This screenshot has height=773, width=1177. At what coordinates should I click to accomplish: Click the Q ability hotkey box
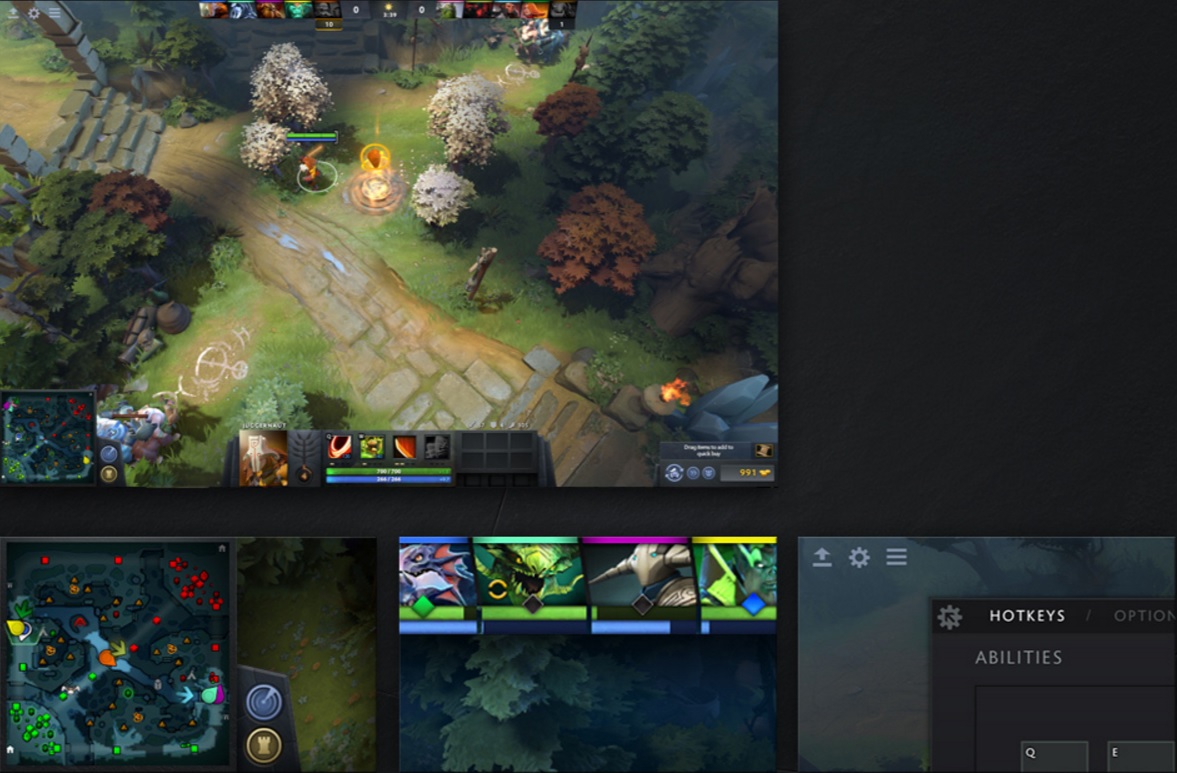(x=1053, y=756)
